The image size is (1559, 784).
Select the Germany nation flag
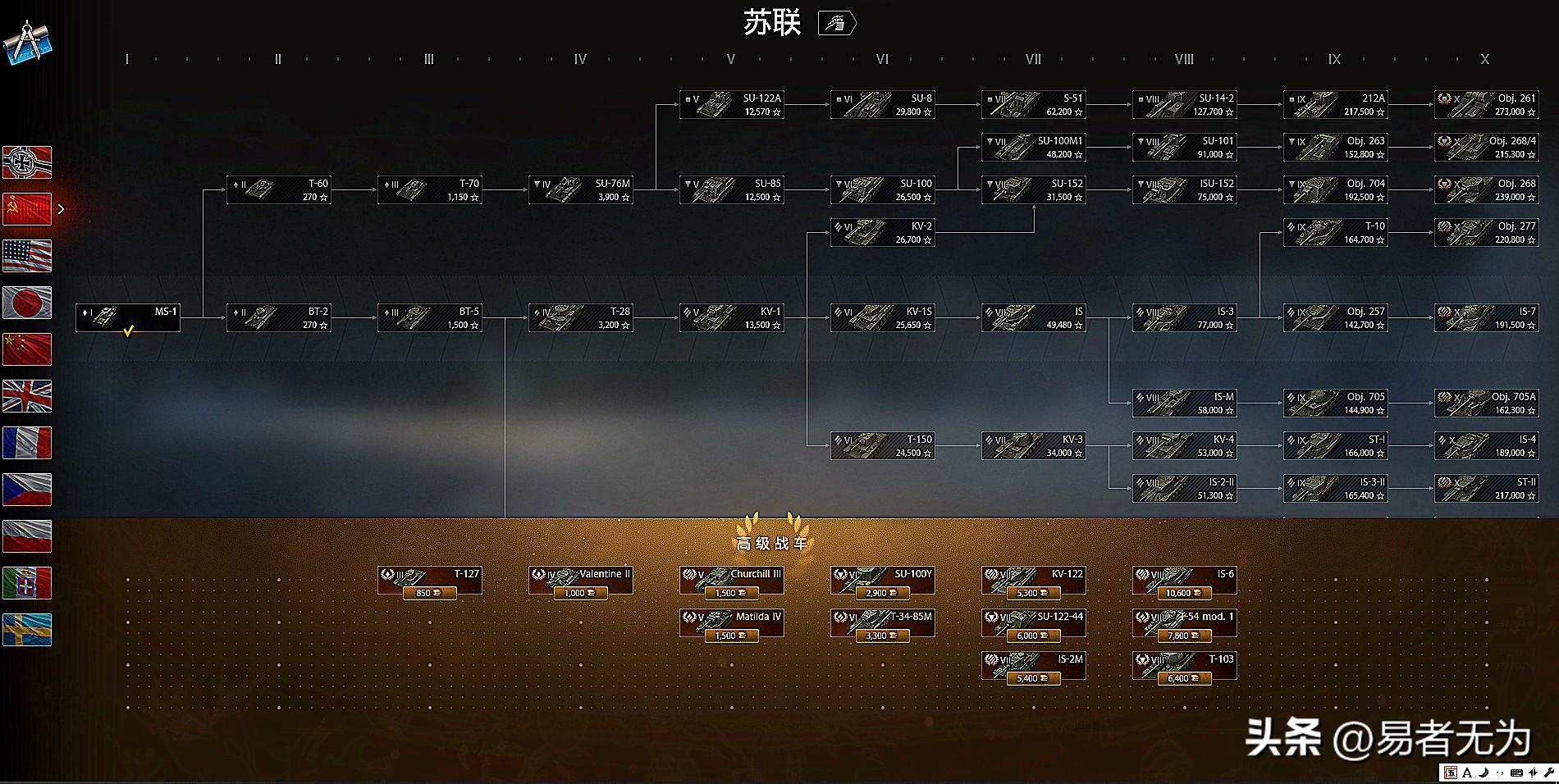coord(27,162)
